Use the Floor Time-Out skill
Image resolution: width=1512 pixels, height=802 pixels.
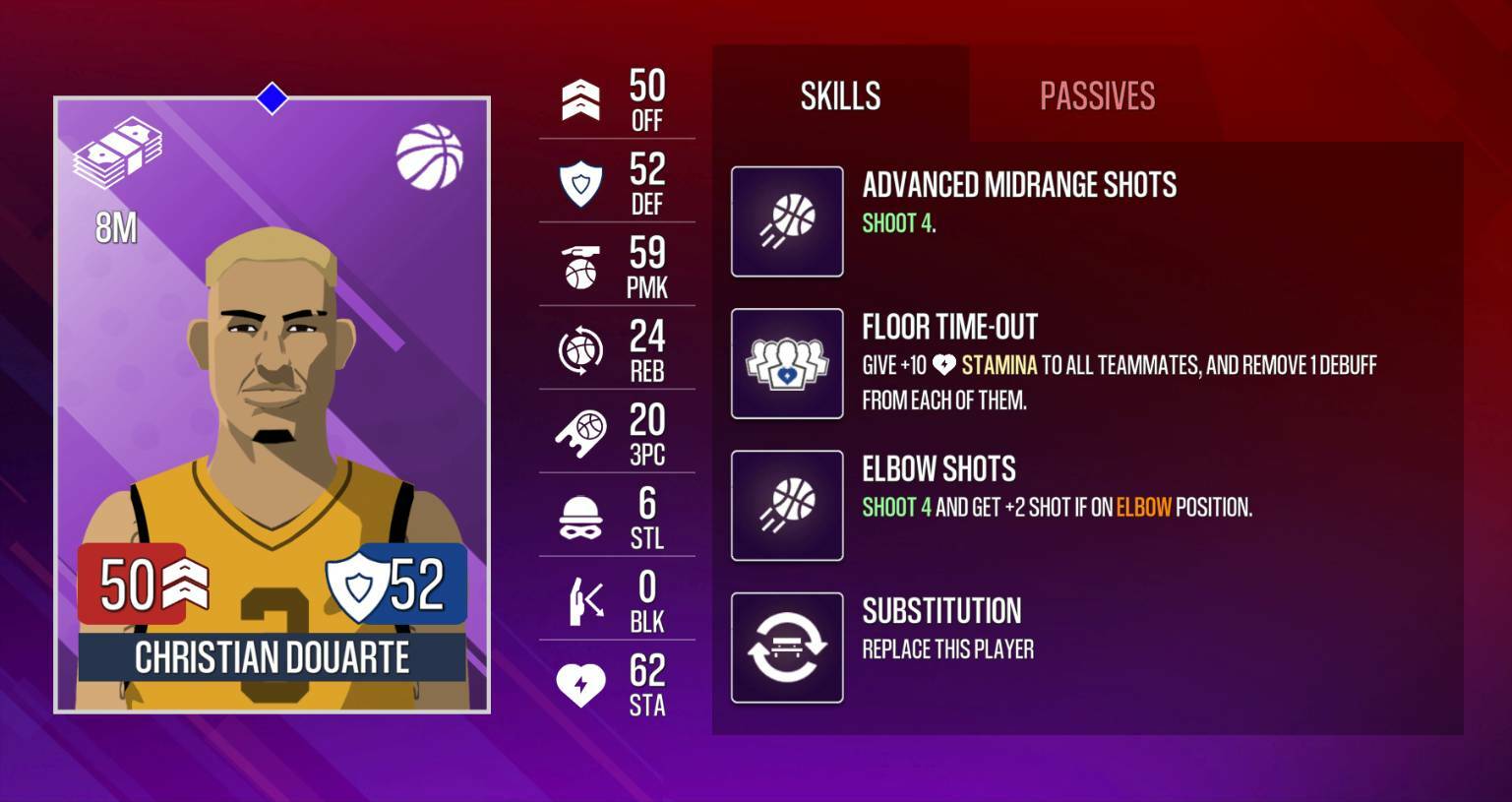tap(786, 362)
